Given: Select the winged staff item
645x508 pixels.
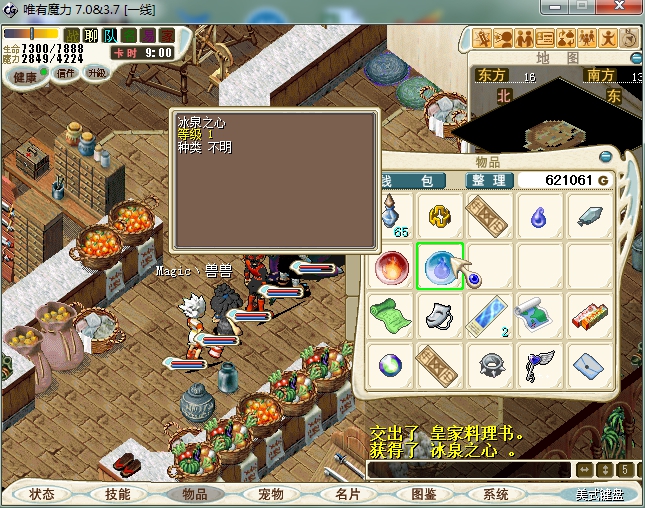Looking at the screenshot, I should [540, 365].
